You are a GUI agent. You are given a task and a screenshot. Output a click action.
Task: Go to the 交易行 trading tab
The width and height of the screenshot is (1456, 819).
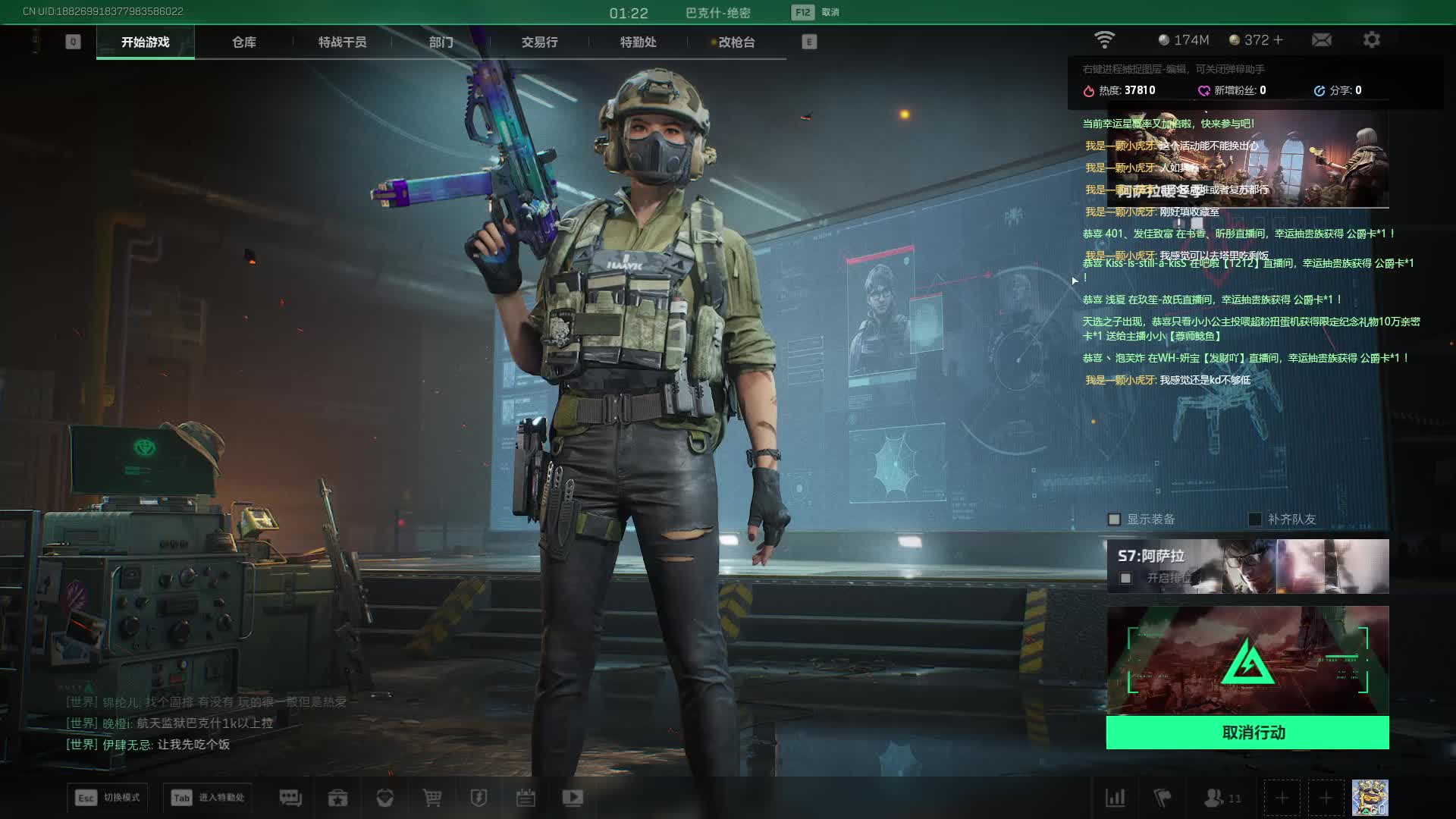coord(539,42)
